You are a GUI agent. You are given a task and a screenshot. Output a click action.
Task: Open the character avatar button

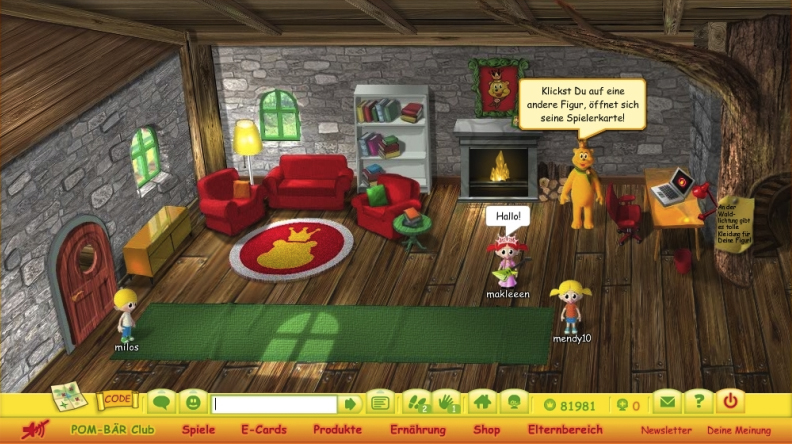(513, 403)
